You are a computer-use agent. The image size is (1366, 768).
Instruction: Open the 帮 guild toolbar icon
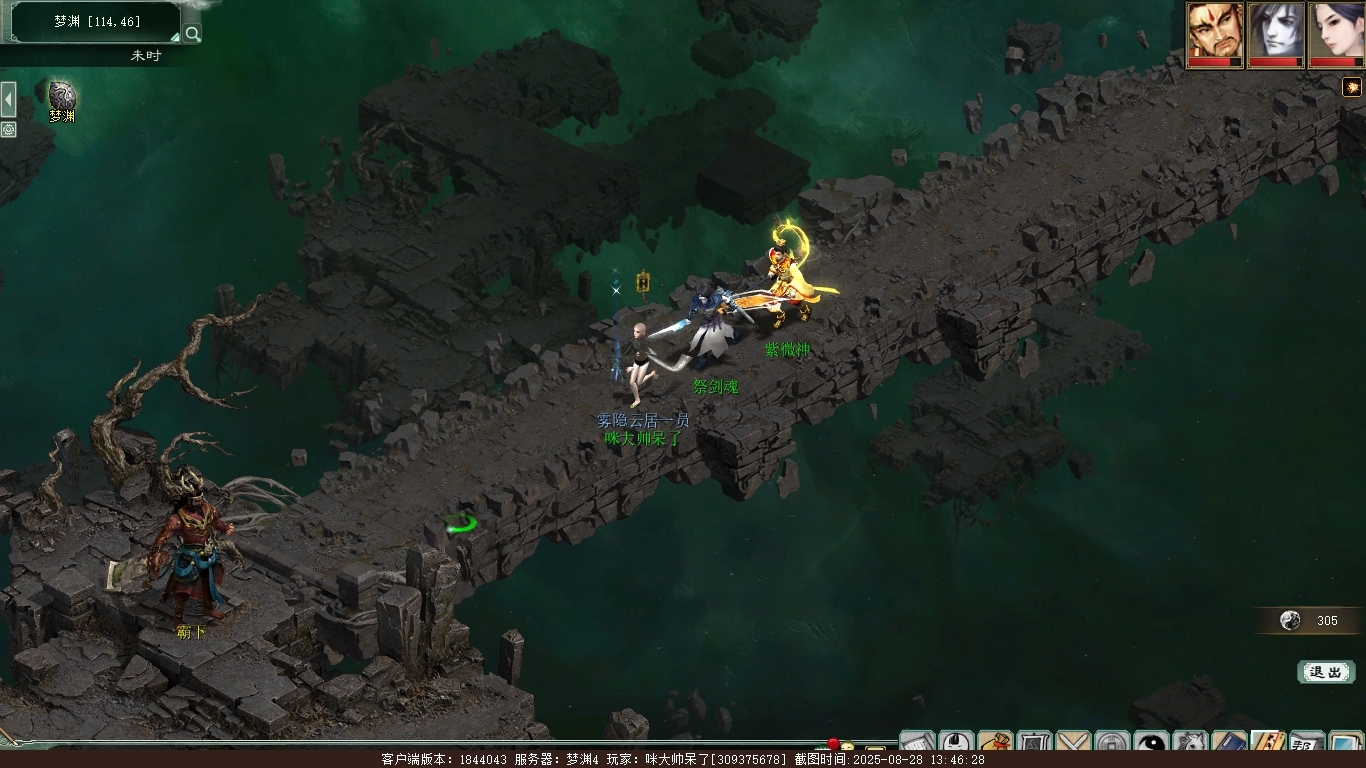pos(1306,744)
